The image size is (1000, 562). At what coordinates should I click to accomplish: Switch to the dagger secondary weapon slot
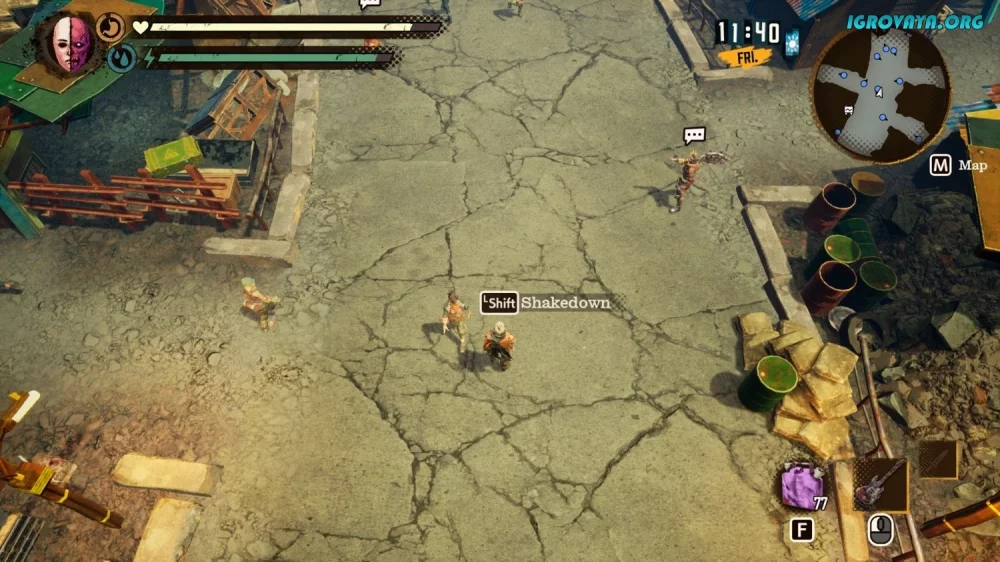coord(939,460)
